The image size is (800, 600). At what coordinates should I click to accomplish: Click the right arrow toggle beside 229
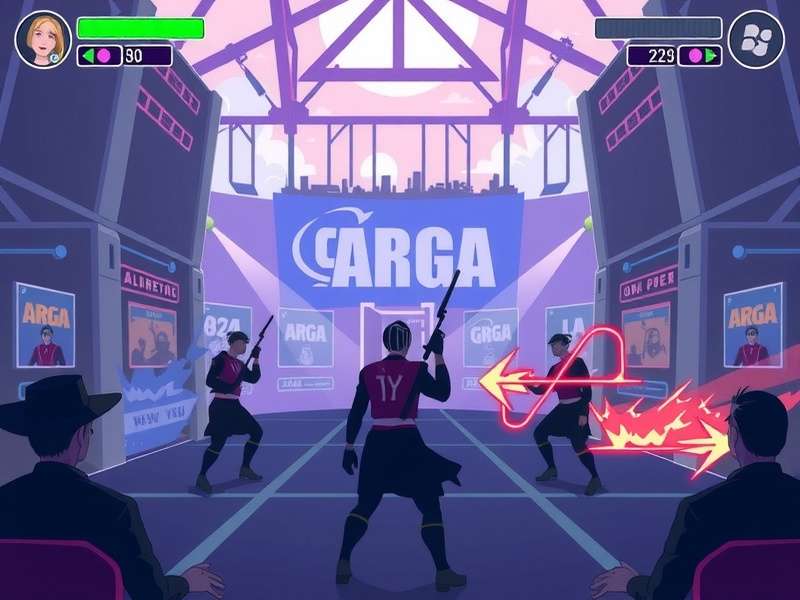[712, 56]
